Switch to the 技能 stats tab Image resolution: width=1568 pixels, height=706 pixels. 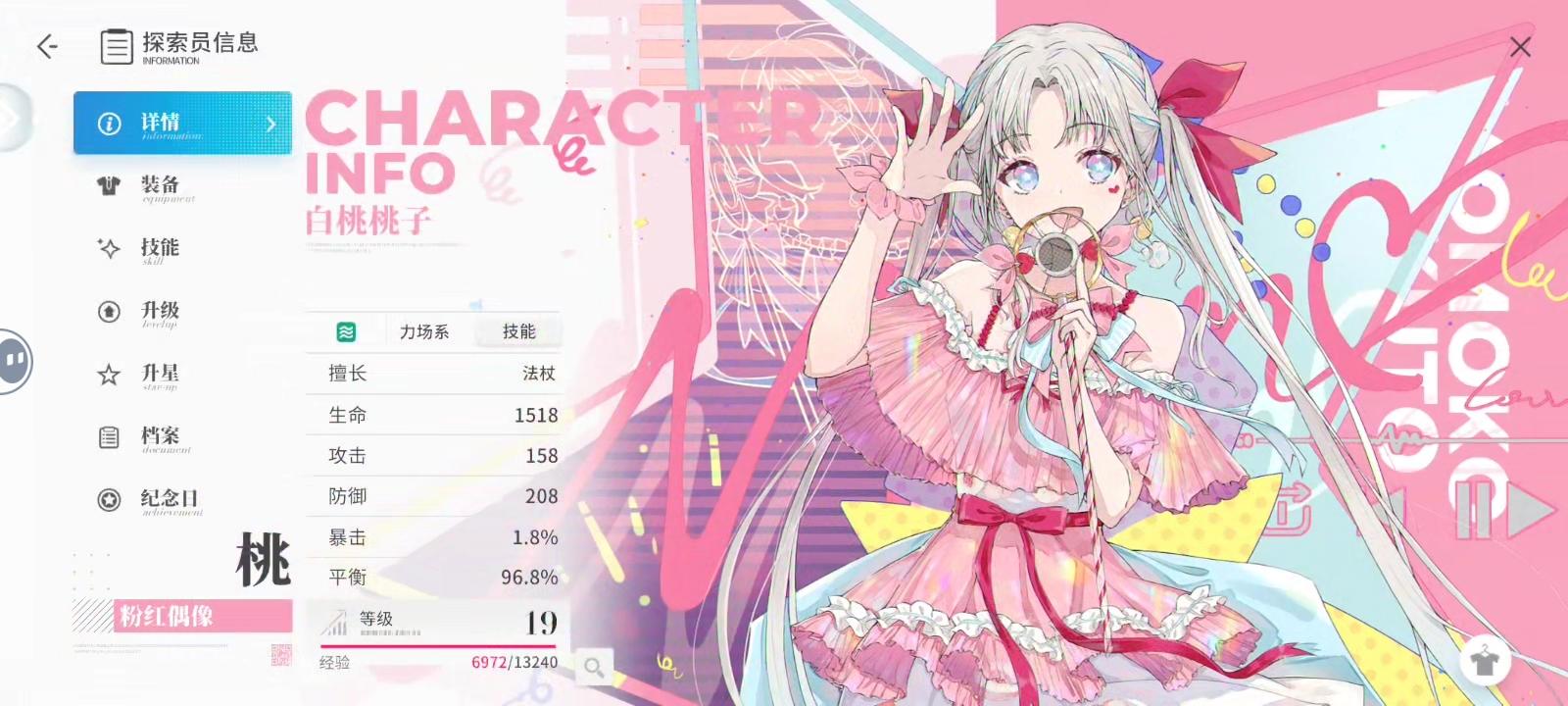(518, 332)
